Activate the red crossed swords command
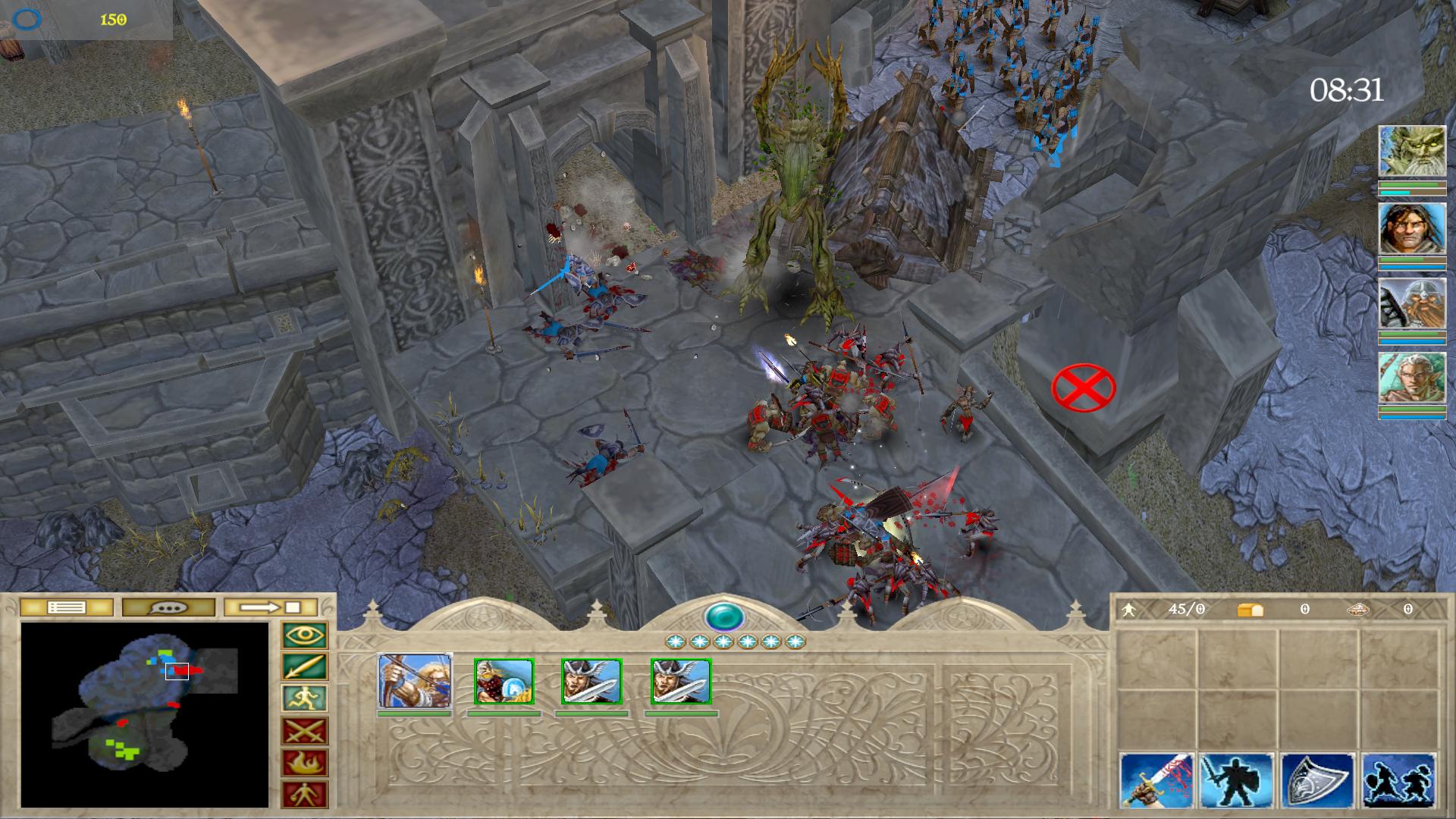 (305, 732)
